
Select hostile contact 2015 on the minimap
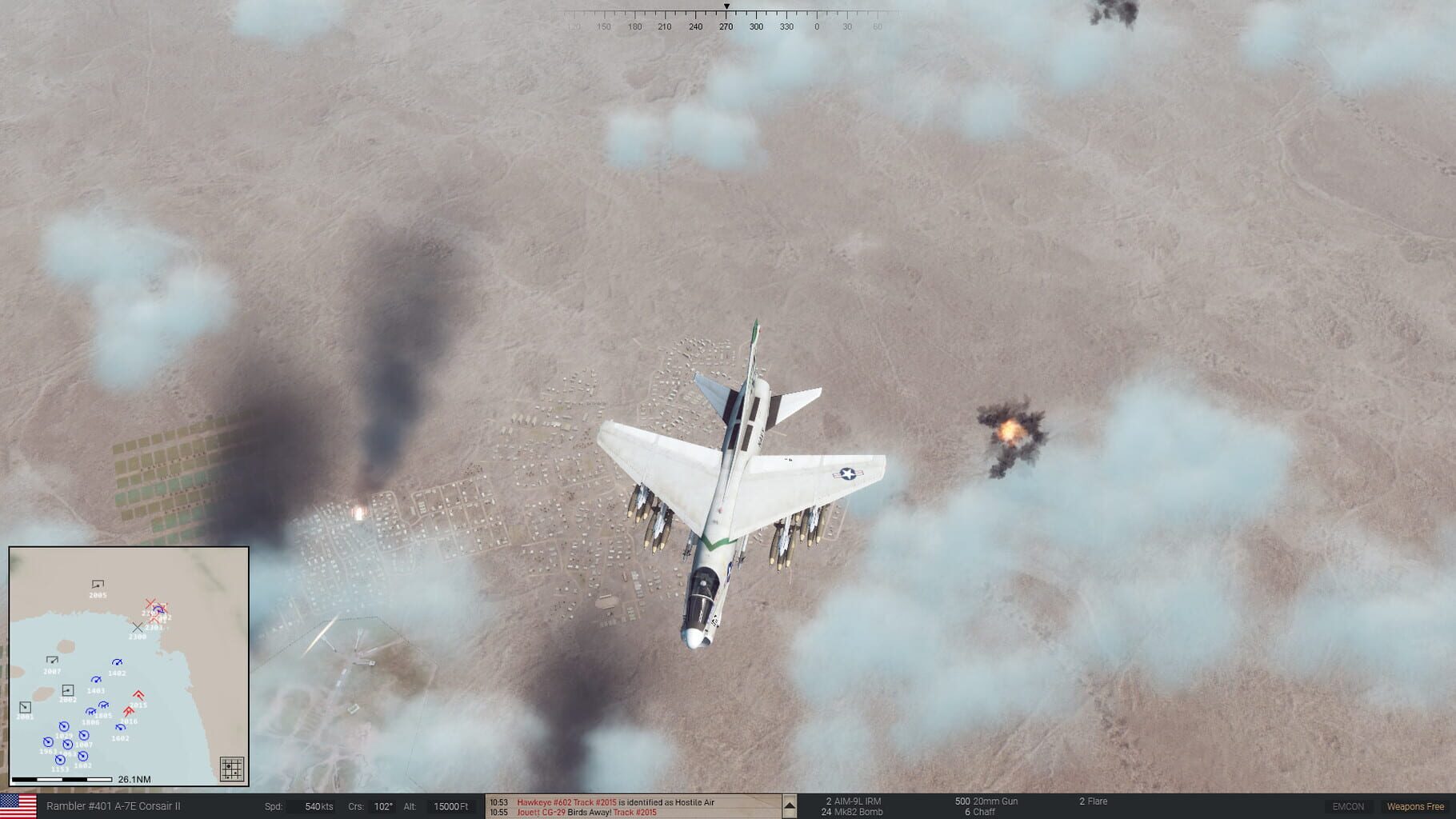138,694
